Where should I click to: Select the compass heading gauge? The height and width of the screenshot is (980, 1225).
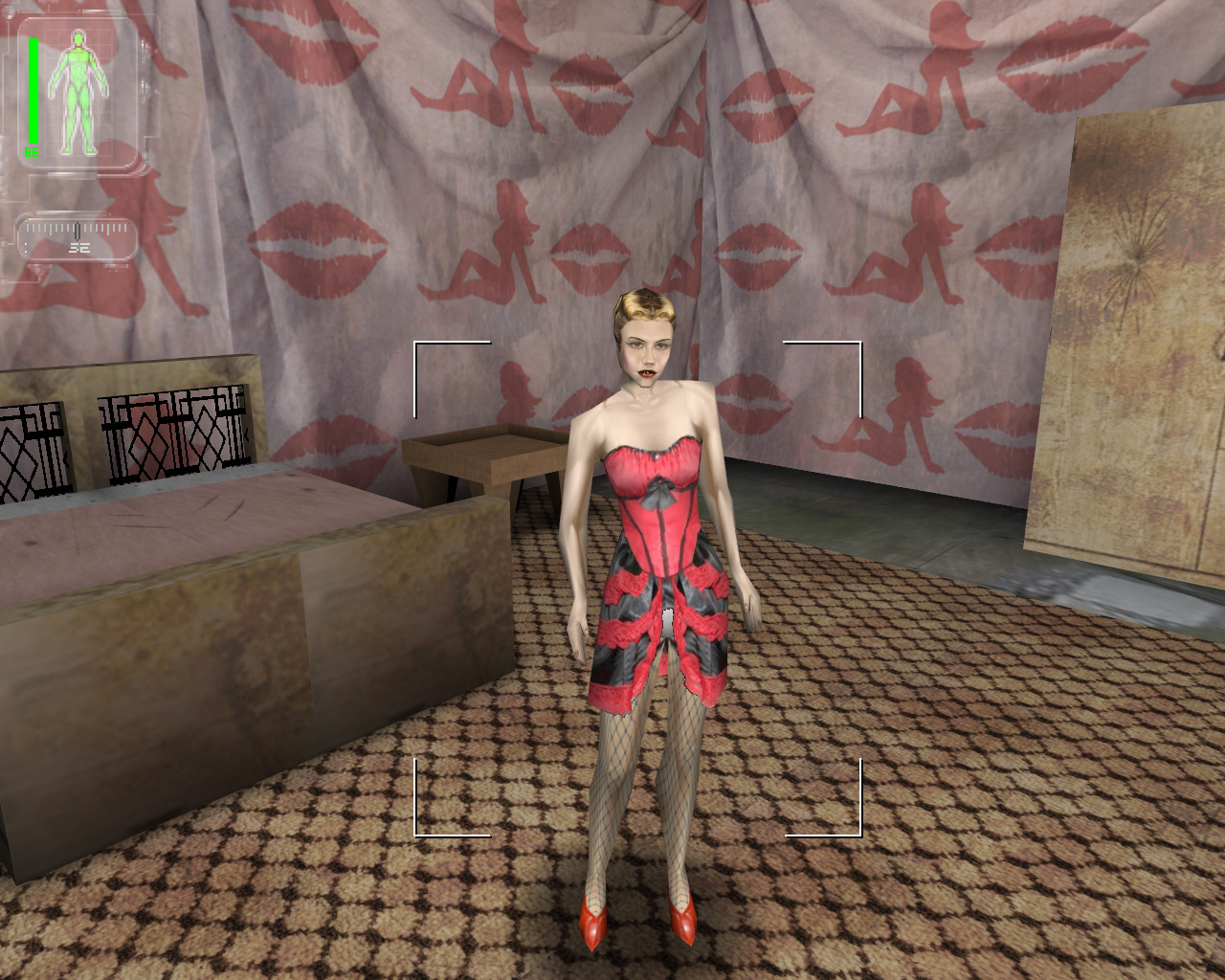(x=78, y=235)
